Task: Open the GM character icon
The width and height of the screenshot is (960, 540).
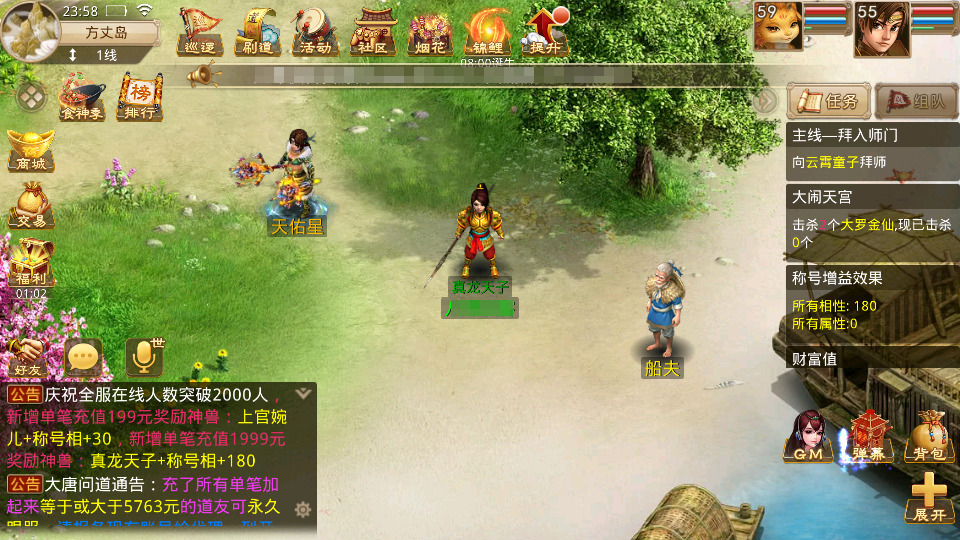Action: [x=808, y=436]
